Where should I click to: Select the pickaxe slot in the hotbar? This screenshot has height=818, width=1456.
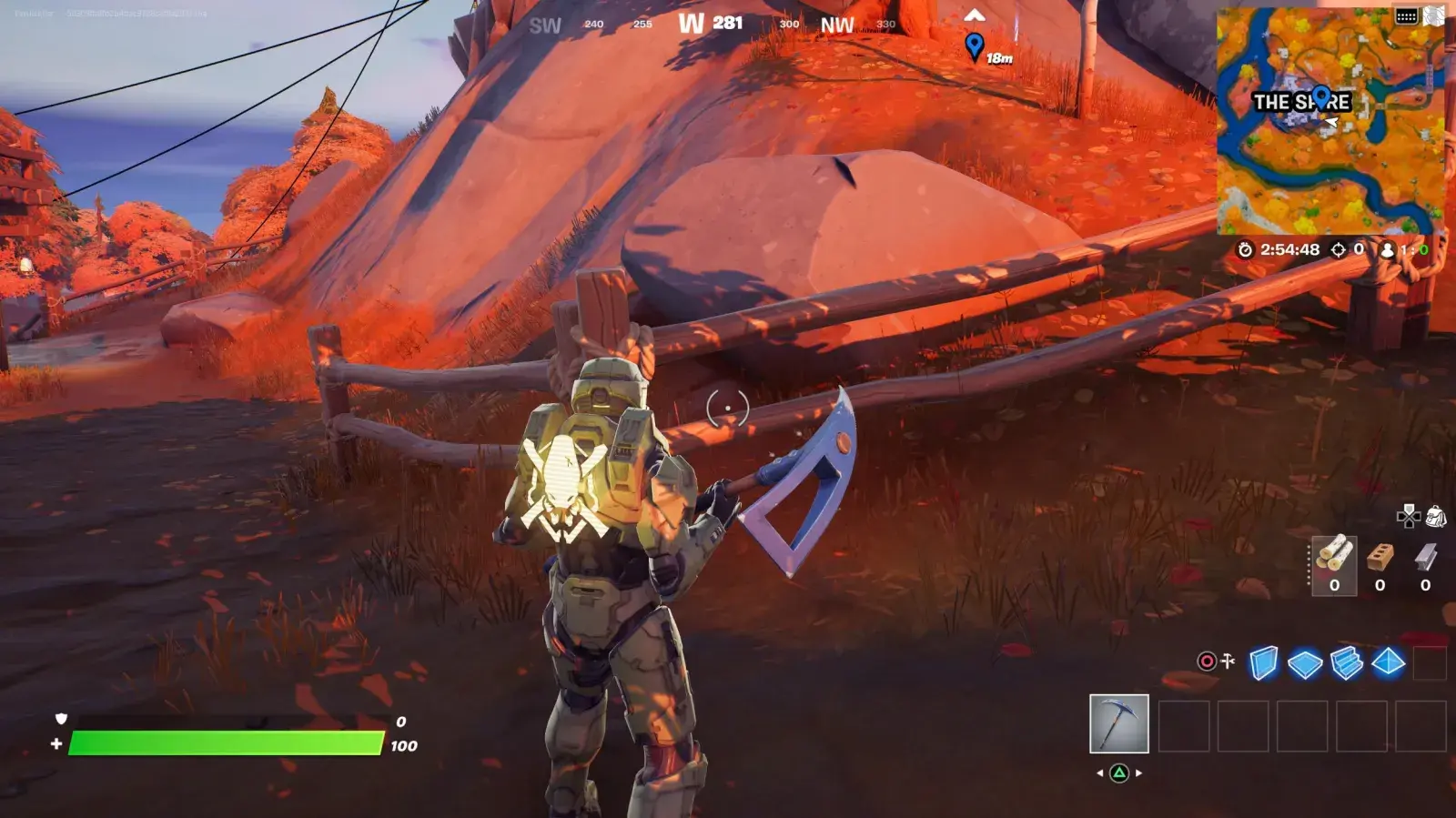(x=1118, y=723)
